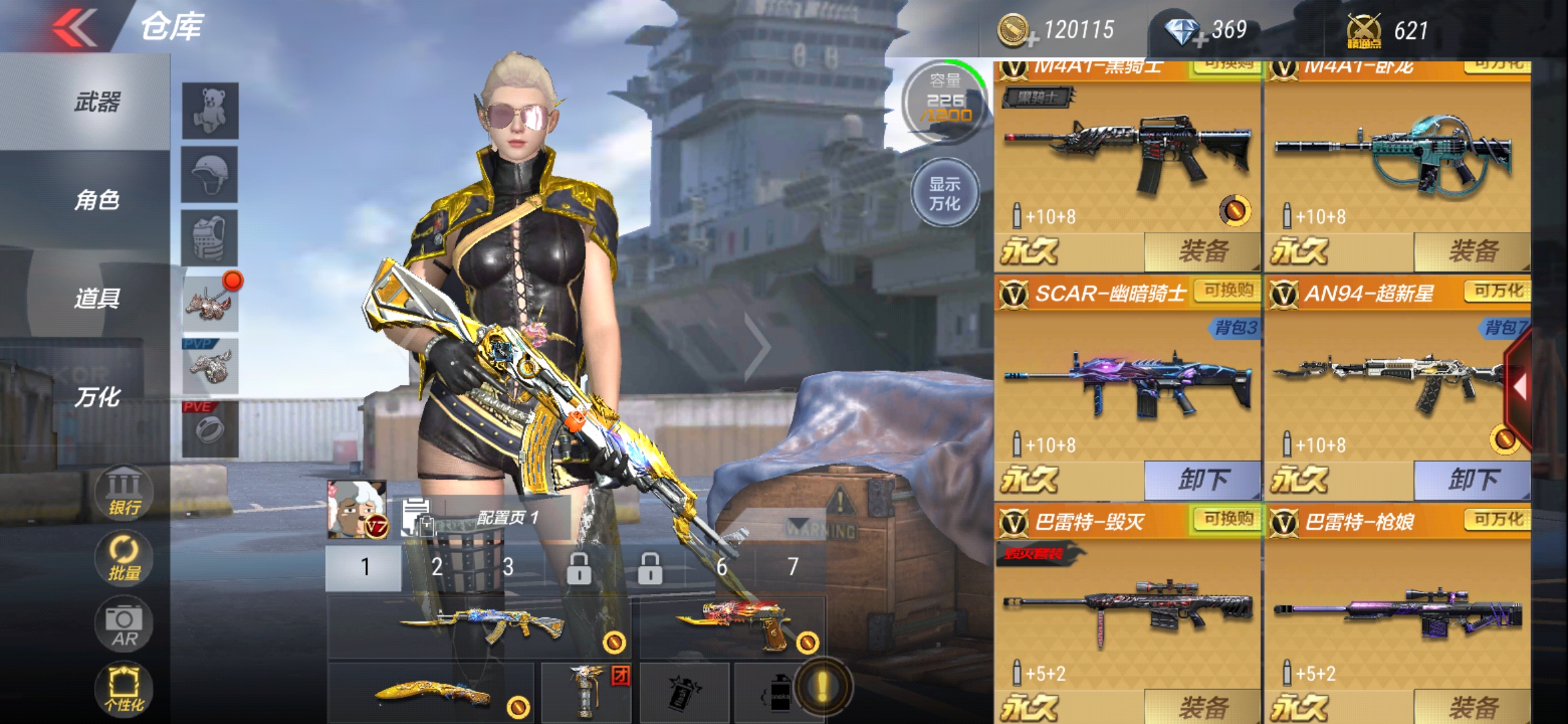Open 个性化 personalization
Image resolution: width=1568 pixels, height=724 pixels.
pos(124,689)
